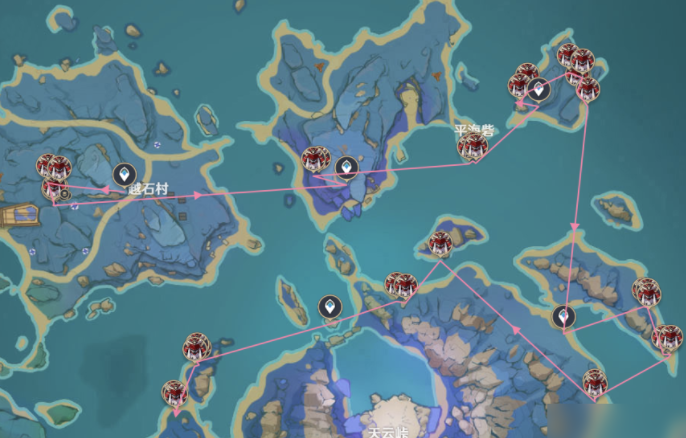Select the teleport waypoint above 越石村 label
Screen dimensions: 686x438
[125, 174]
